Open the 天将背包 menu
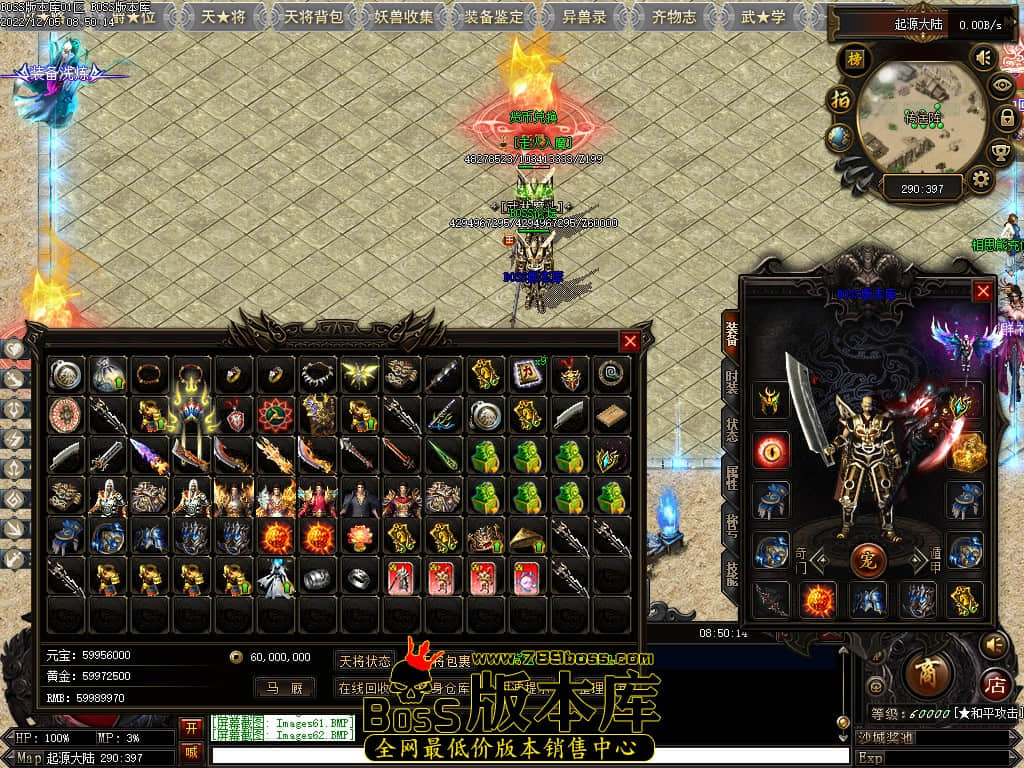The width and height of the screenshot is (1024, 768). (313, 16)
